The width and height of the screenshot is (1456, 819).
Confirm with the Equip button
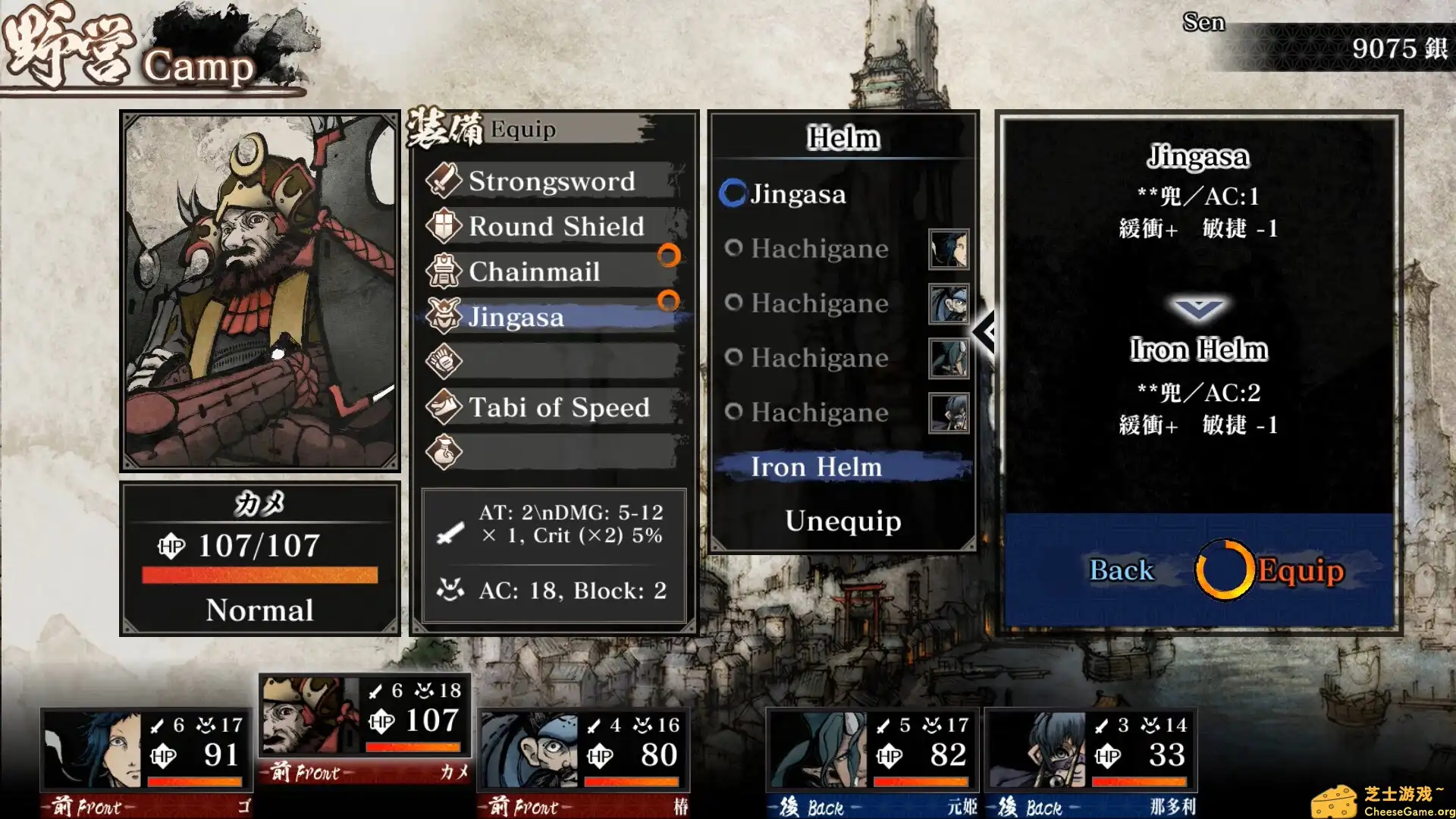1300,570
